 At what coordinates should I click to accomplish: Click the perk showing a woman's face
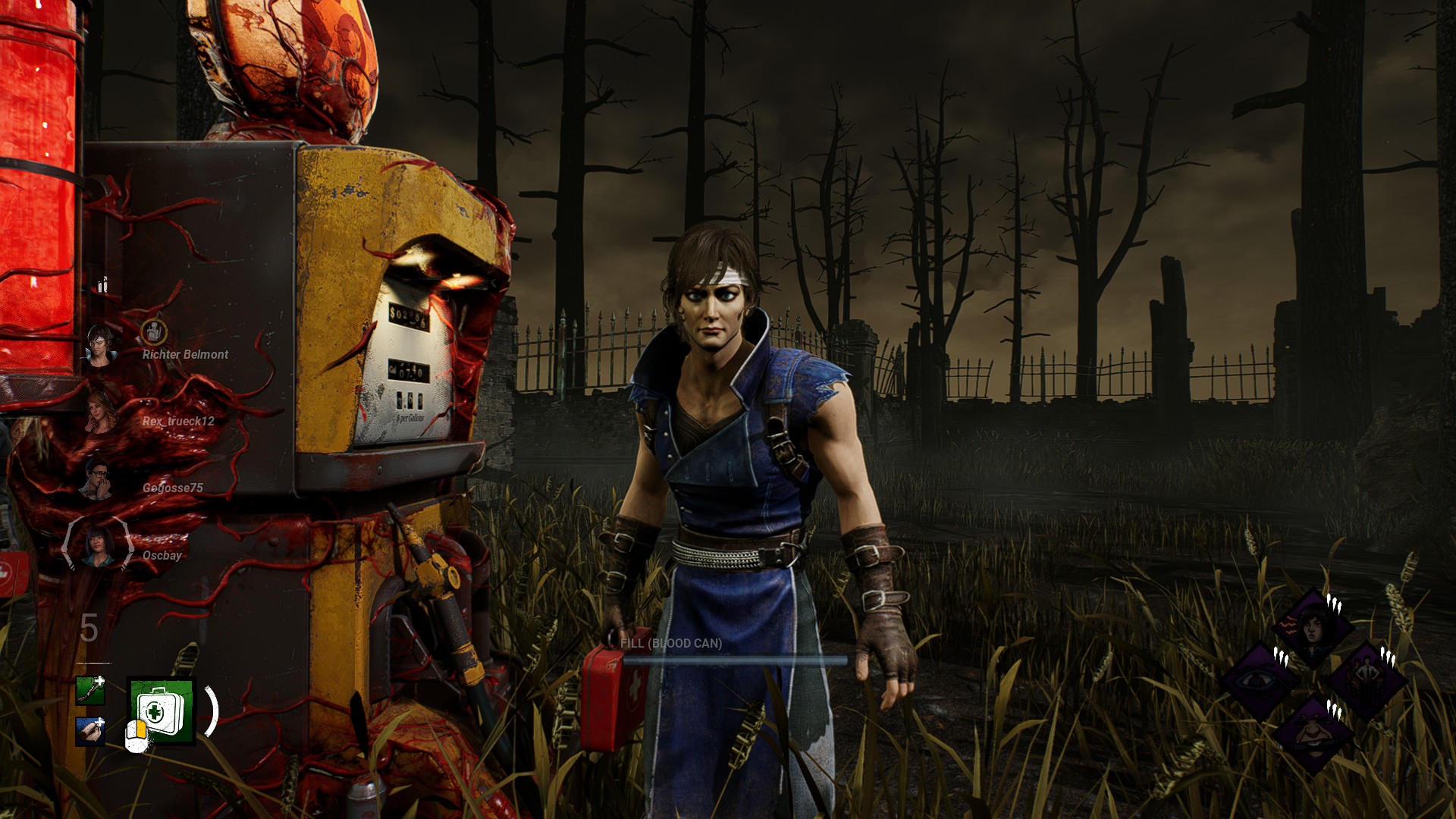(1312, 628)
